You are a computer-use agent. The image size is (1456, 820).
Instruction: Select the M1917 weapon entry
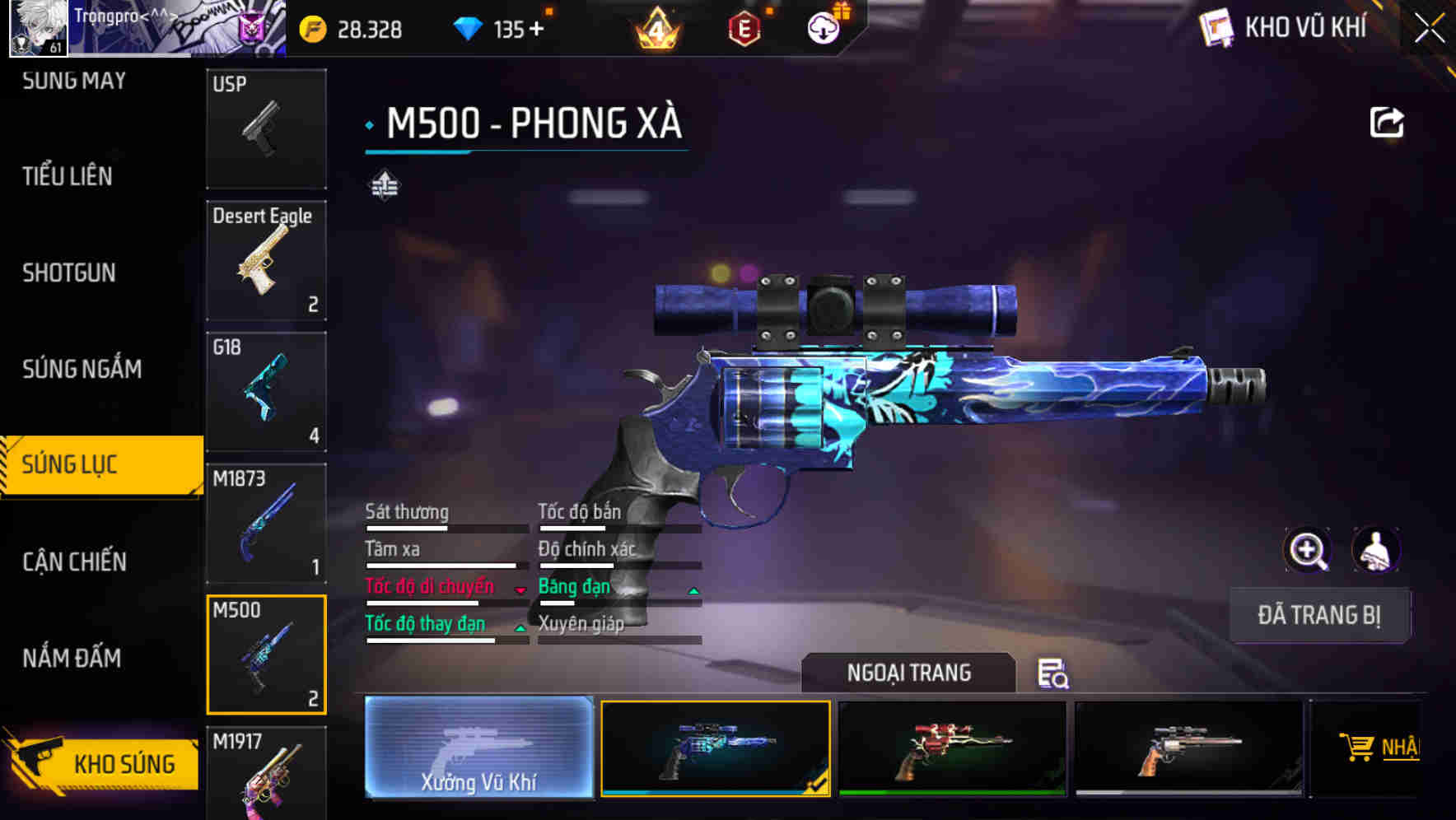click(x=265, y=774)
